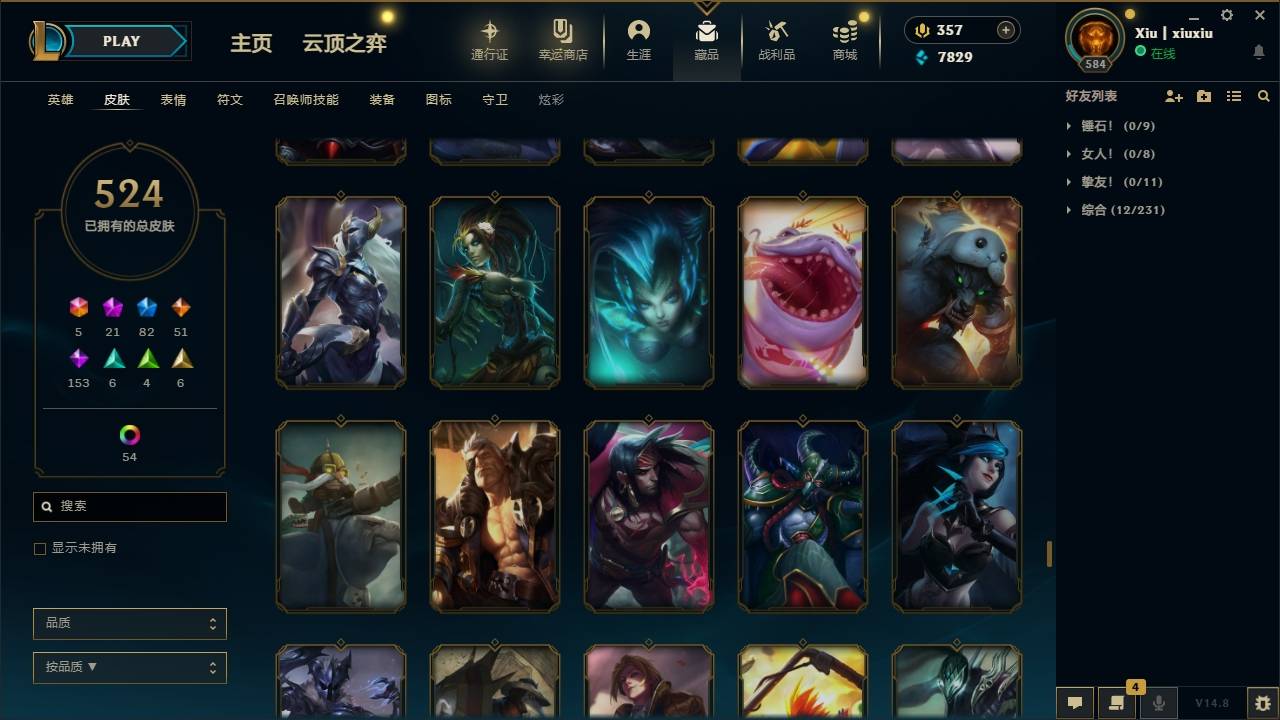Open the 商城 store icon
Screen dimensions: 1280x720
click(843, 40)
